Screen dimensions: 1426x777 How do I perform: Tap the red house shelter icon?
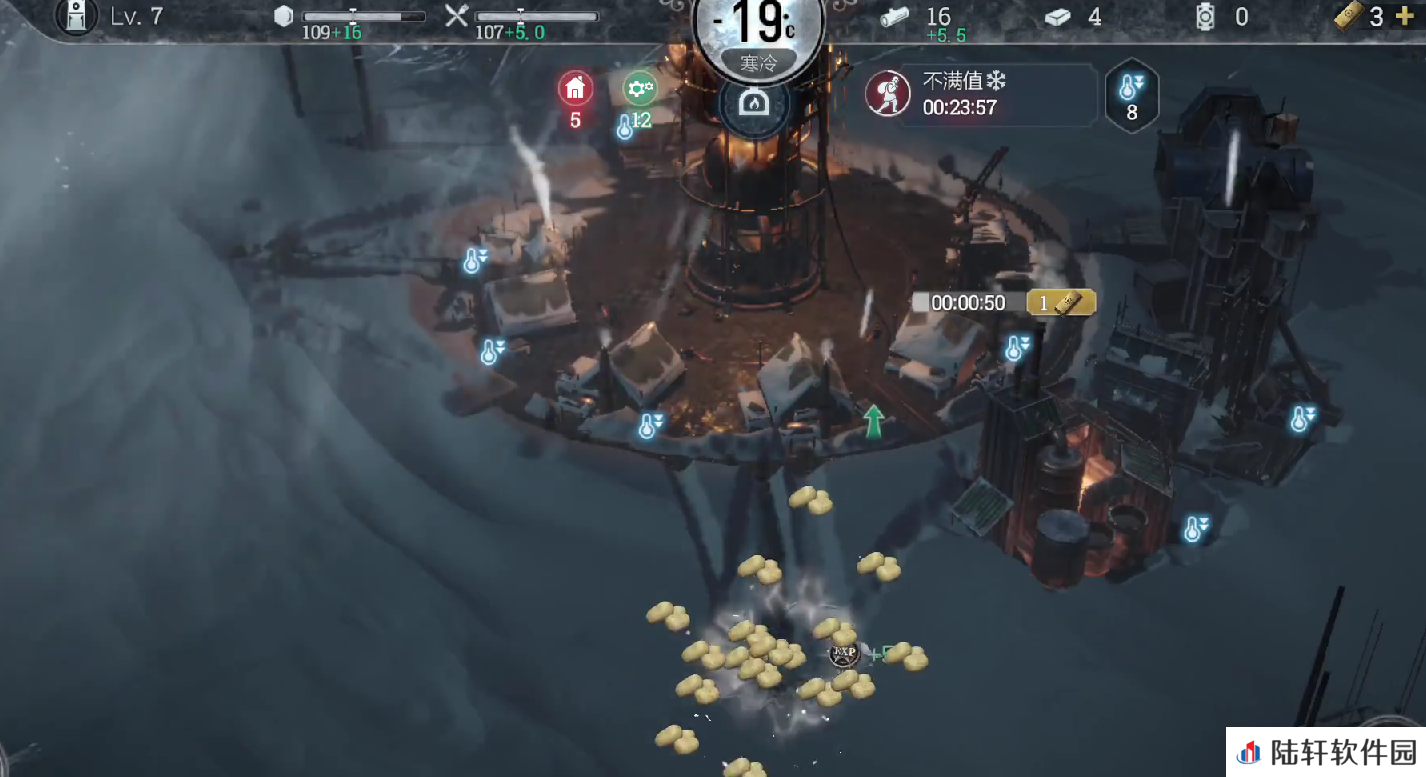tap(575, 90)
